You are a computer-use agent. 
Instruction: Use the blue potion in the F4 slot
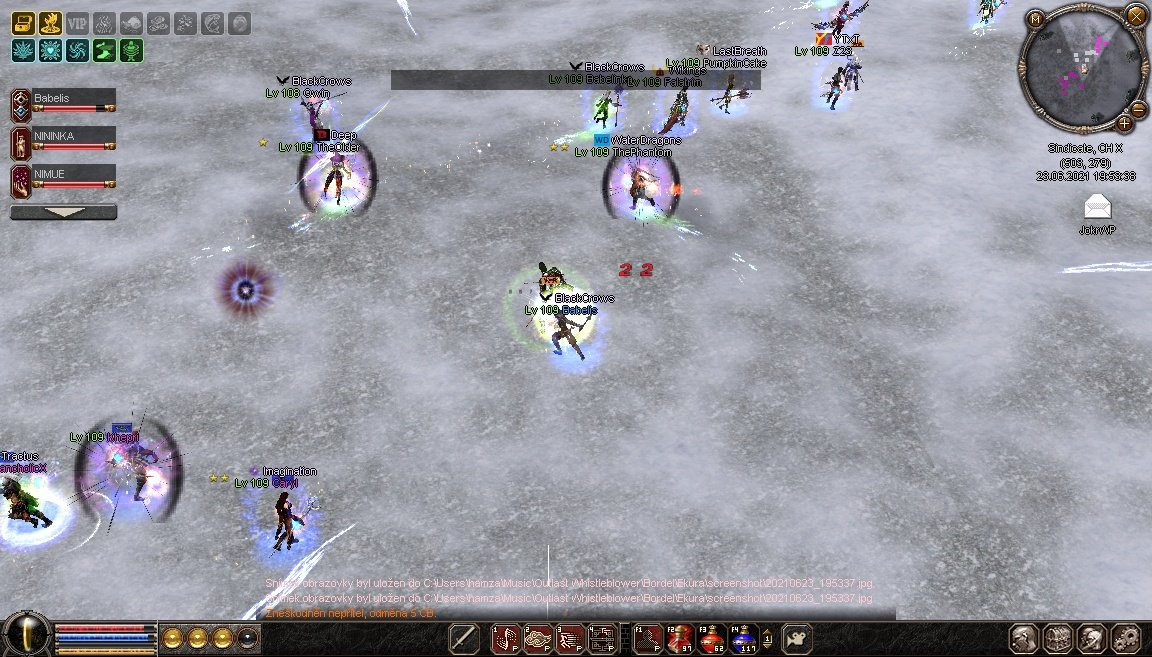744,638
